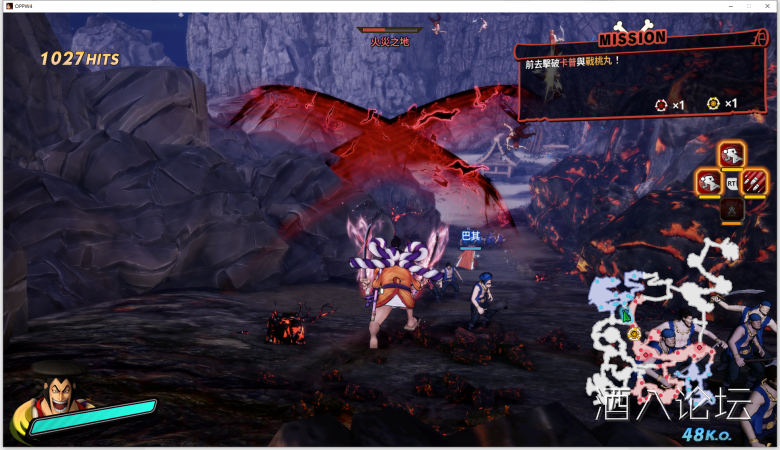Select the green player arrow on minimap
The width and height of the screenshot is (780, 450).
(x=626, y=316)
